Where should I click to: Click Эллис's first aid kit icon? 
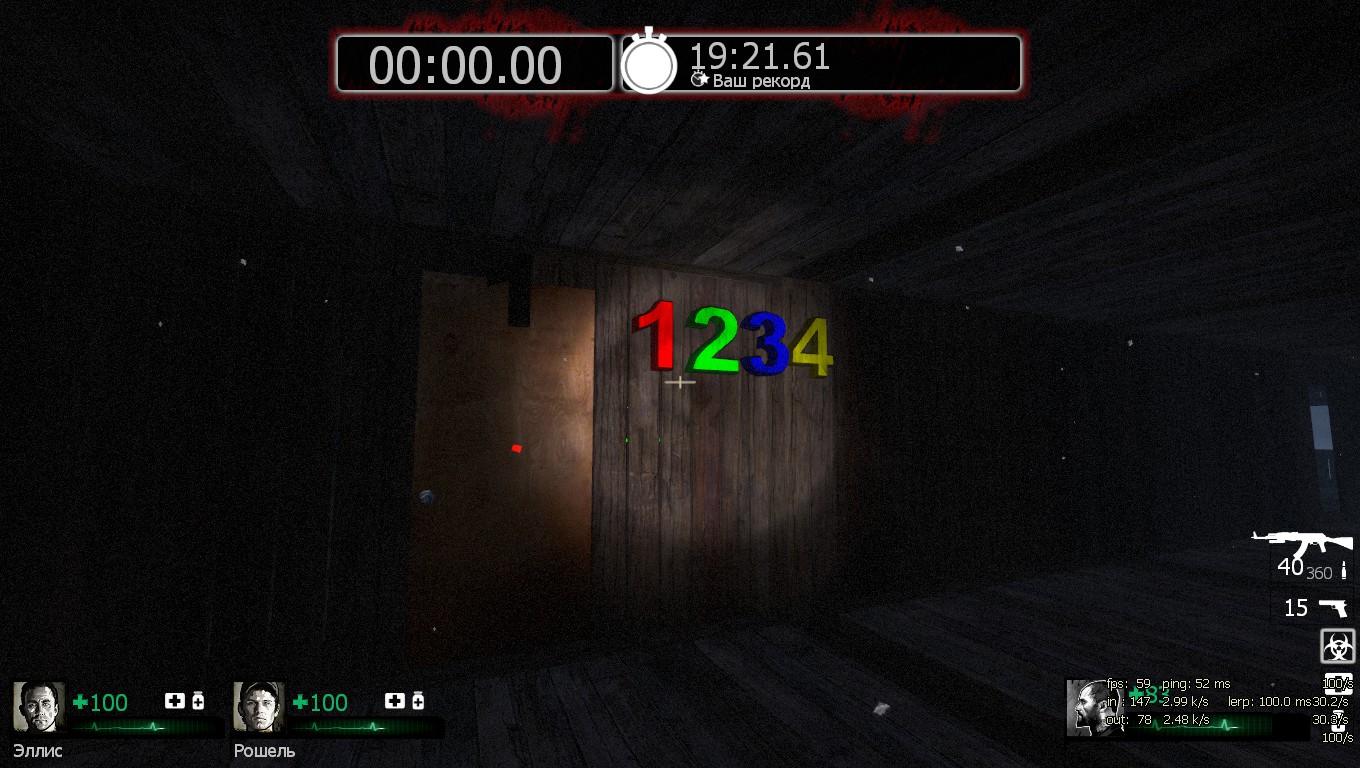point(175,701)
